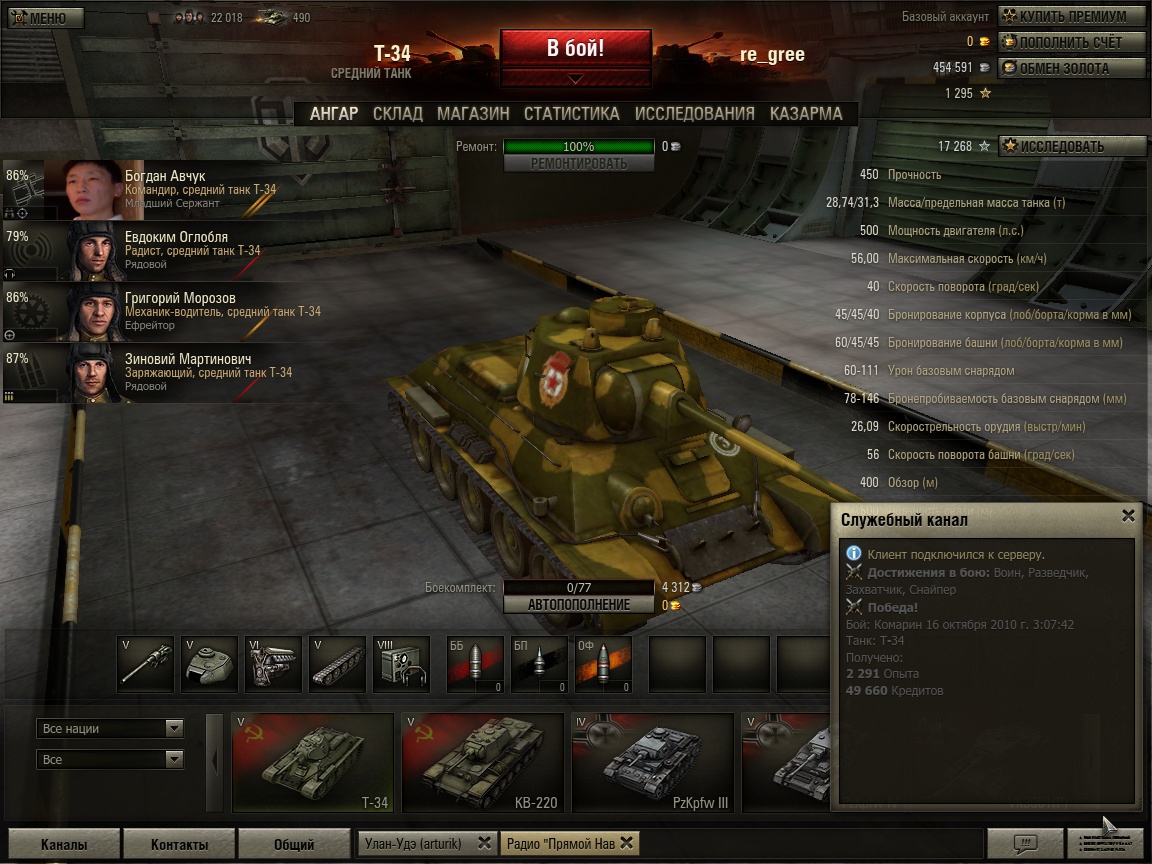
Task: Open Обмен золота exchange
Action: [x=1072, y=68]
